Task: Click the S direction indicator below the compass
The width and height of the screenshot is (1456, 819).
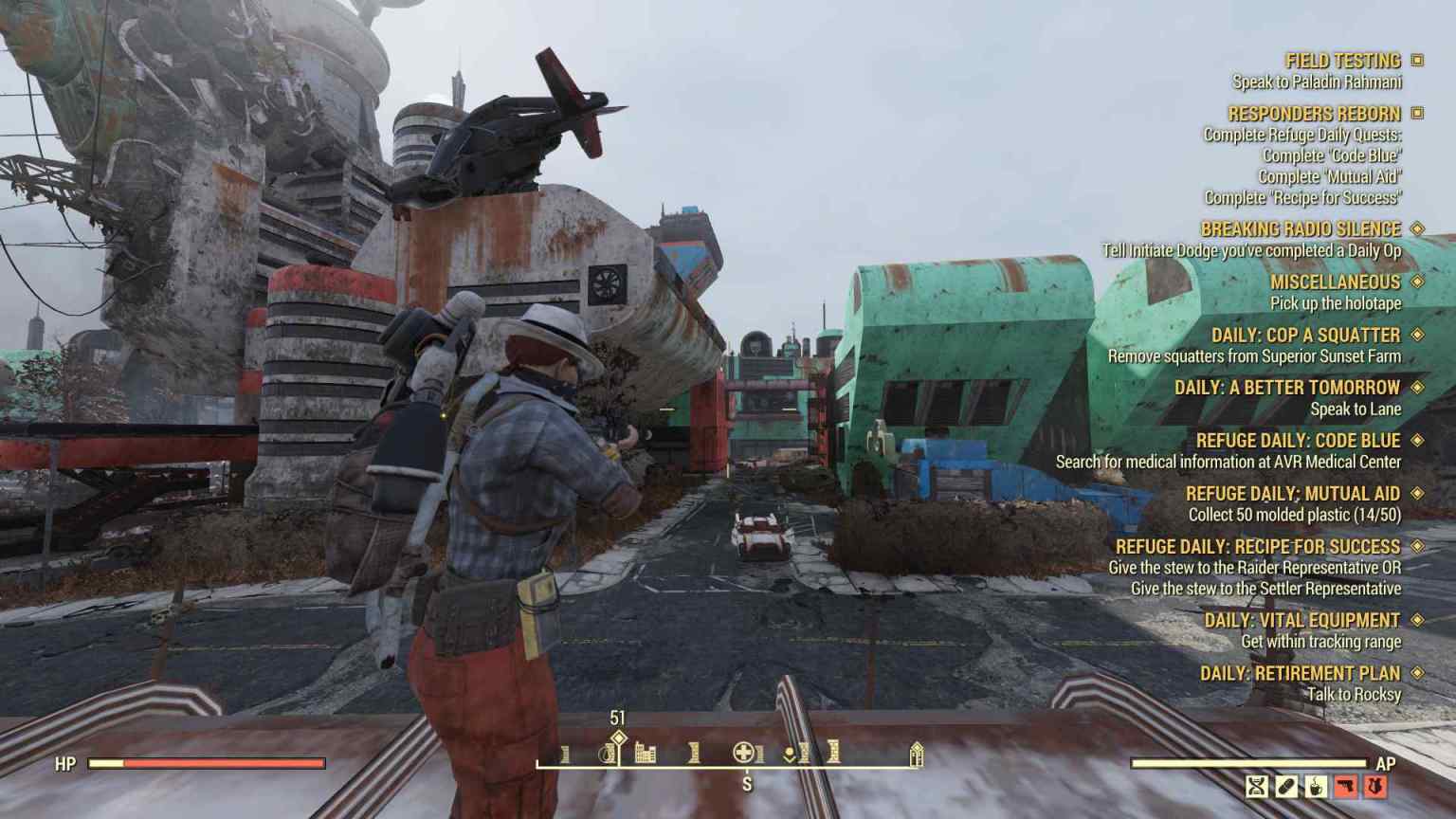Action: pos(748,783)
